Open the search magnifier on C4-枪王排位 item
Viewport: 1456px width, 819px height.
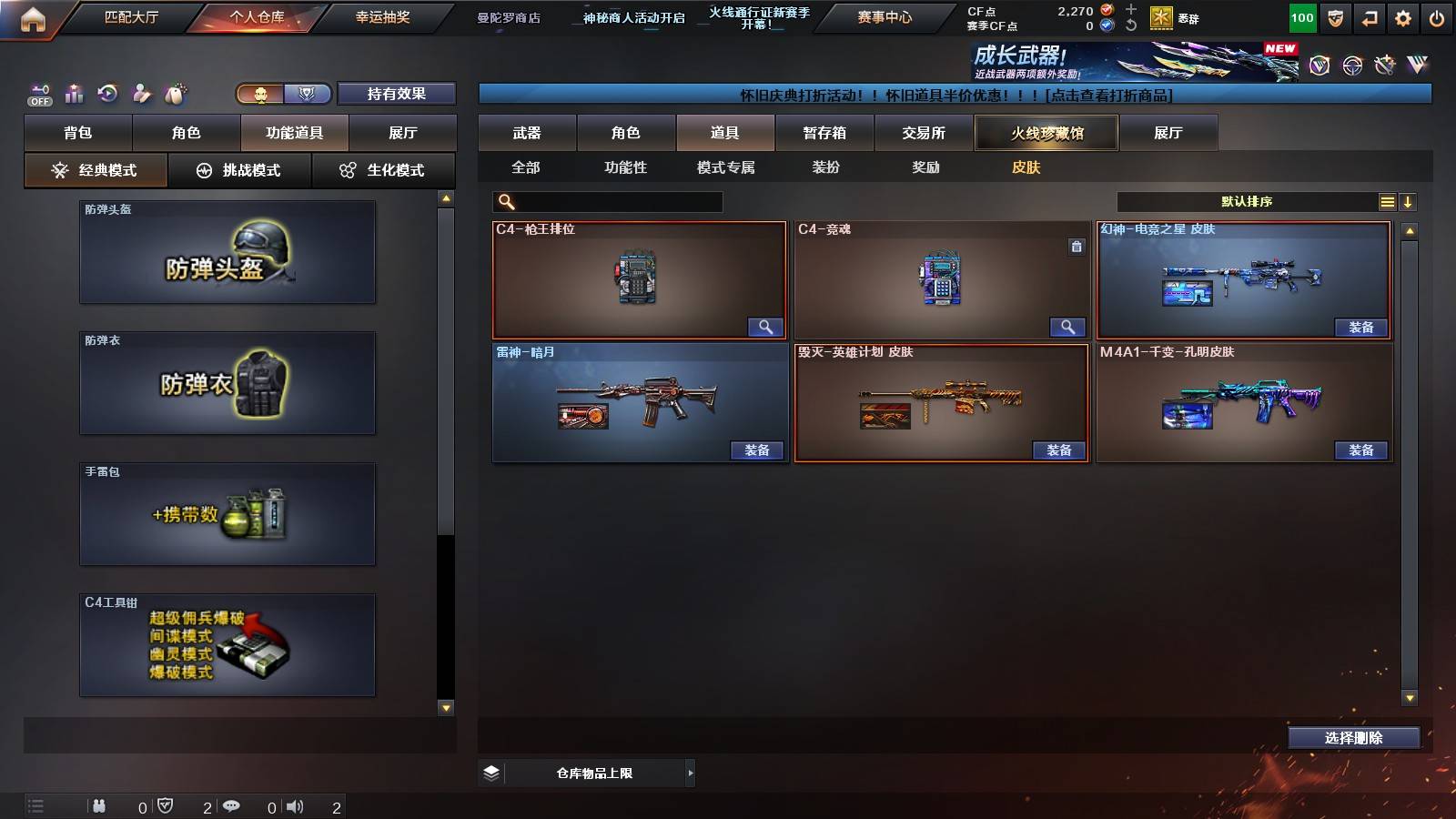(765, 326)
